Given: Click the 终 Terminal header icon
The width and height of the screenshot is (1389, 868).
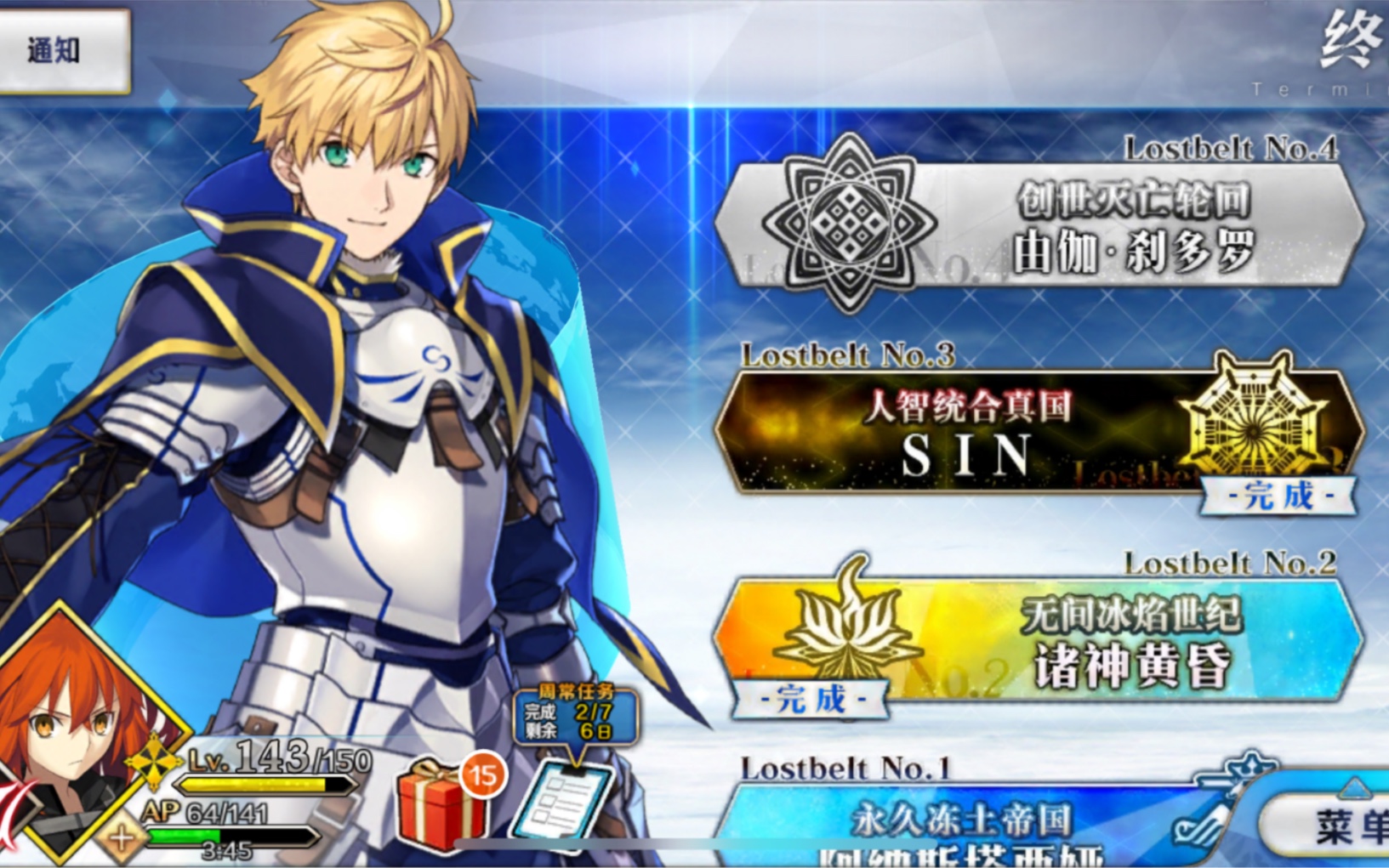Looking at the screenshot, I should click(1352, 36).
